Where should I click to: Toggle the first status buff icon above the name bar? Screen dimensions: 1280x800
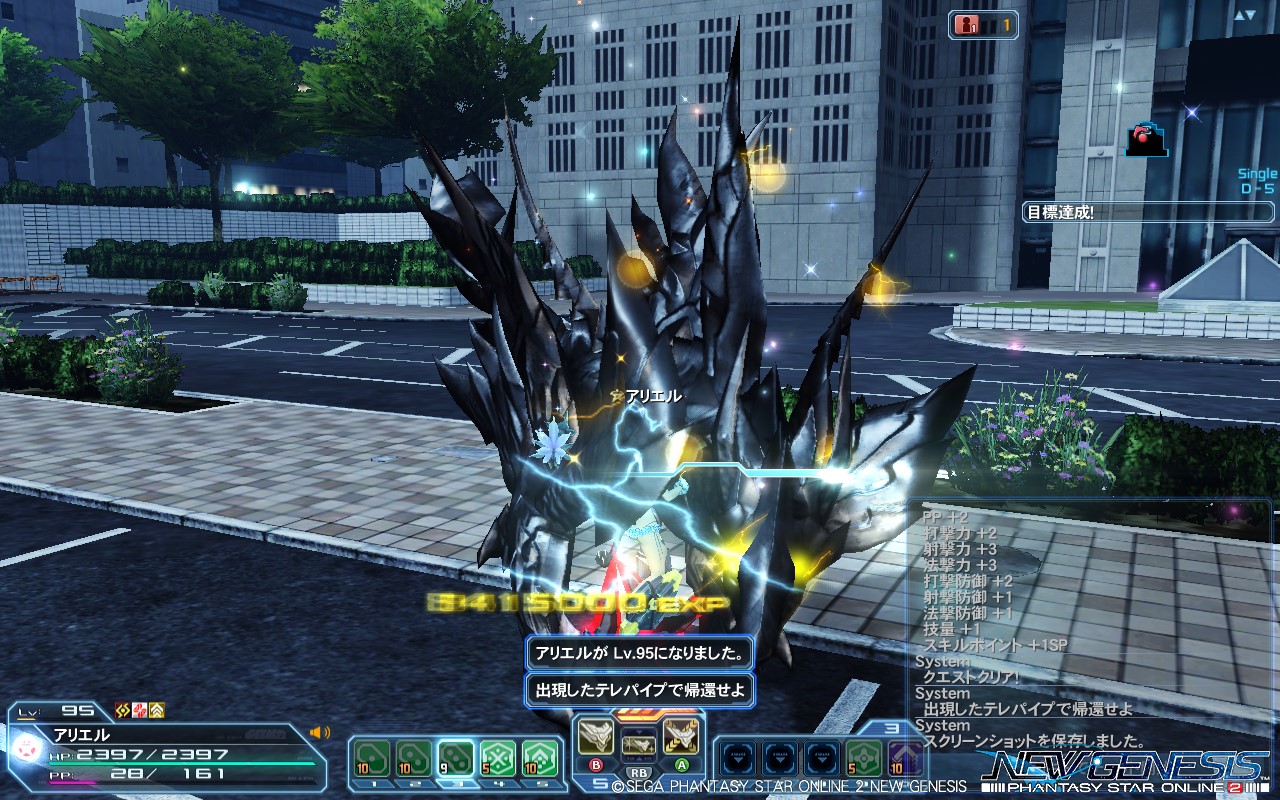tap(121, 710)
